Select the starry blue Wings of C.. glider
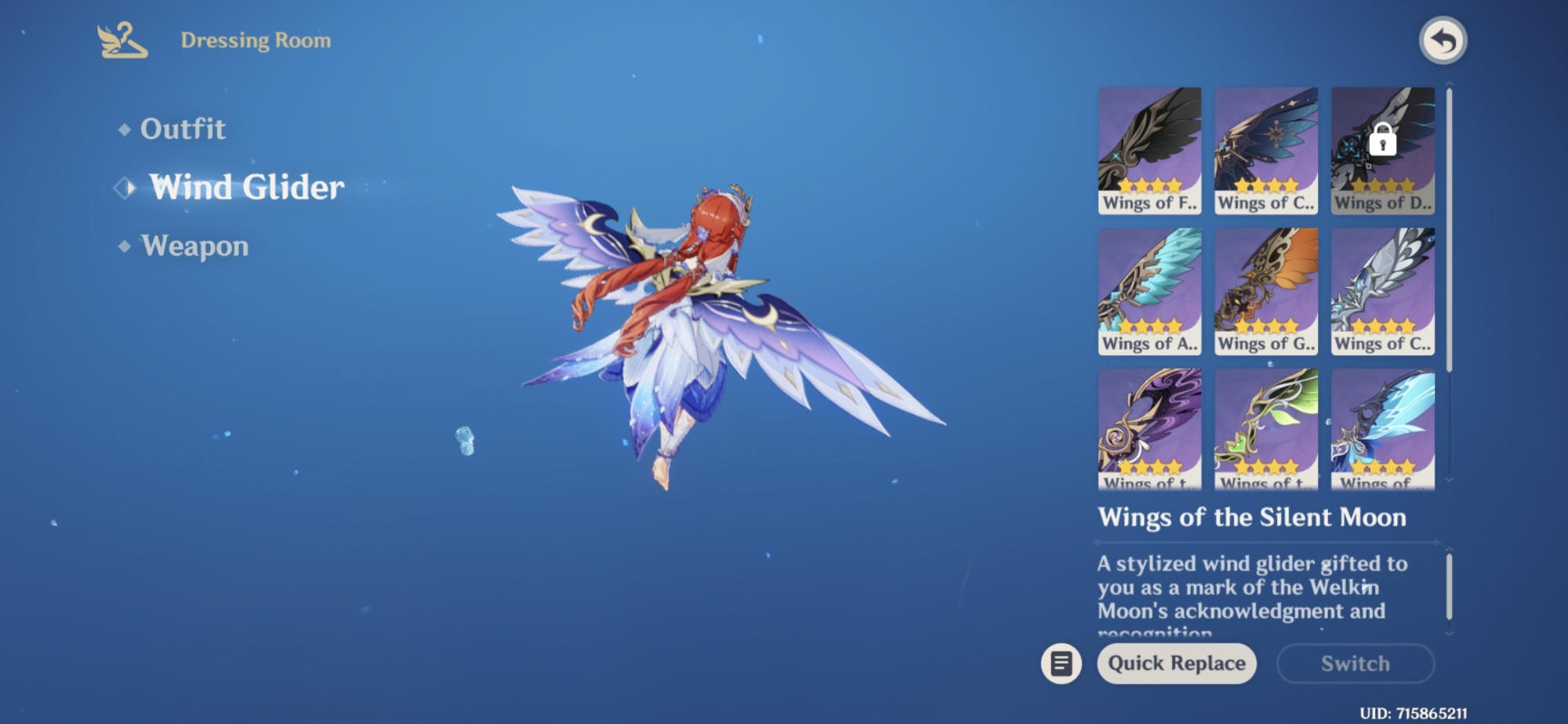Viewport: 1568px width, 724px height. click(x=1266, y=150)
